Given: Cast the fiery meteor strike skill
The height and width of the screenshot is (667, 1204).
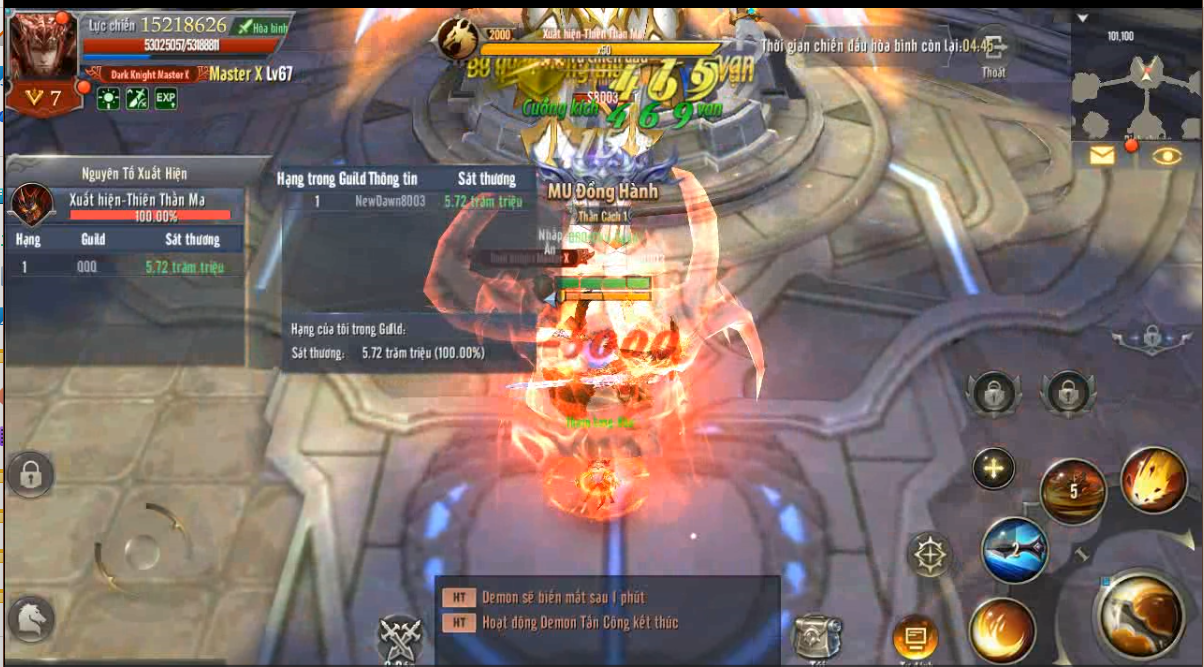Looking at the screenshot, I should (x=1154, y=481).
